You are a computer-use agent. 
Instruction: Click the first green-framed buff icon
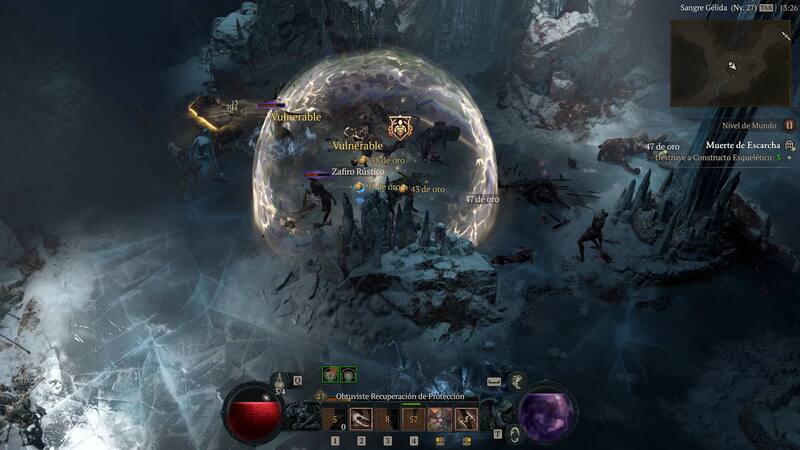click(329, 374)
